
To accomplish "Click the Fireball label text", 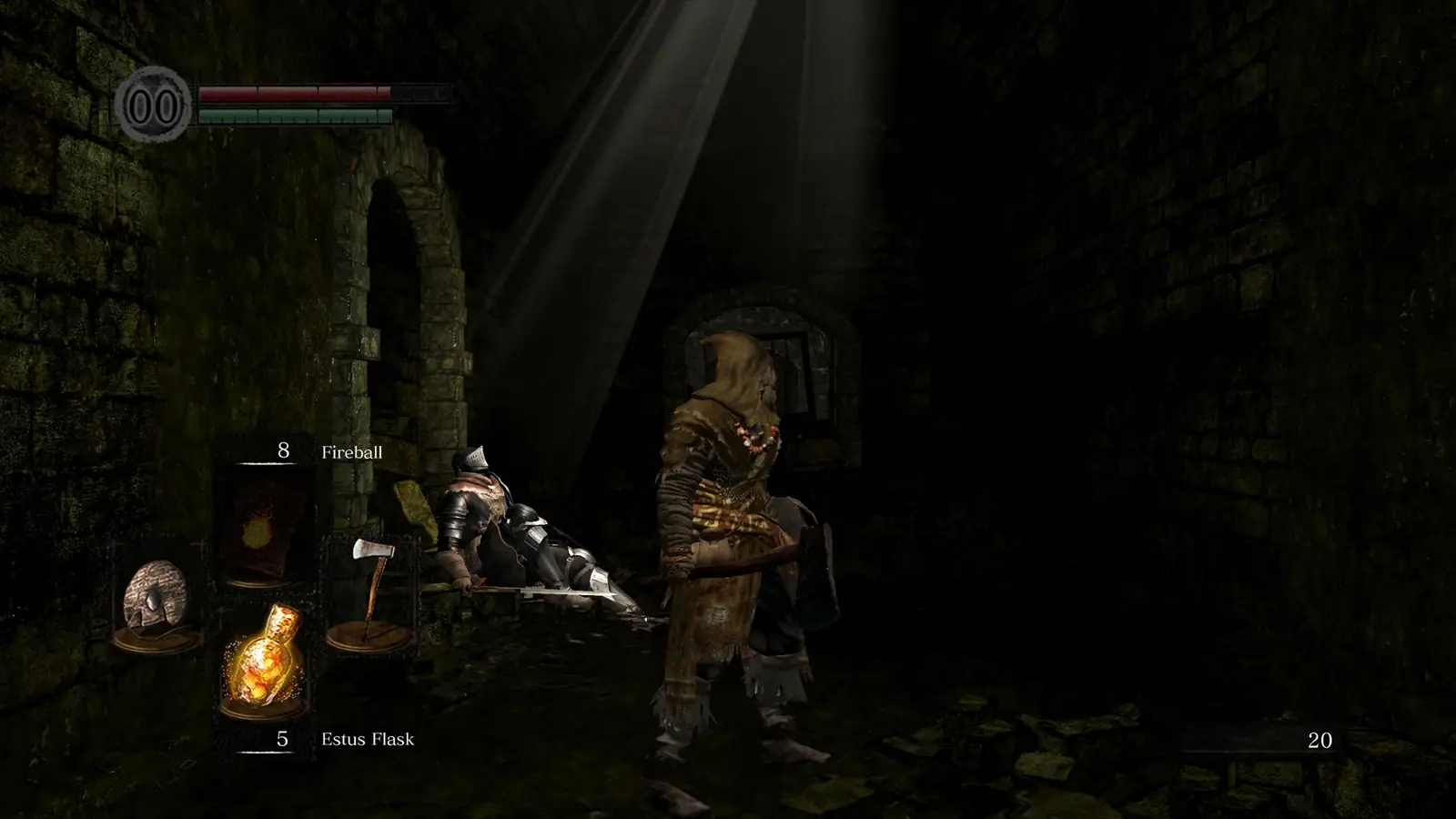I will pyautogui.click(x=353, y=449).
